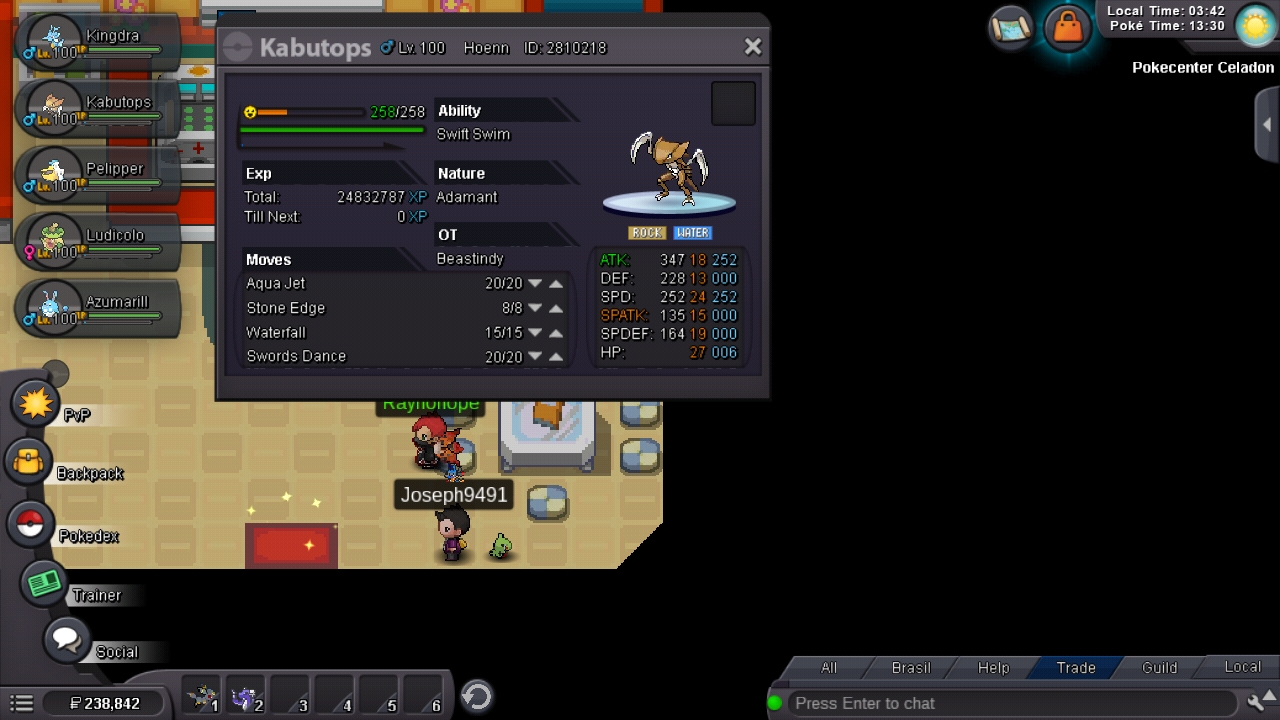The width and height of the screenshot is (1280, 720).
Task: Move Stone Edge down in move list
Action: click(x=535, y=308)
